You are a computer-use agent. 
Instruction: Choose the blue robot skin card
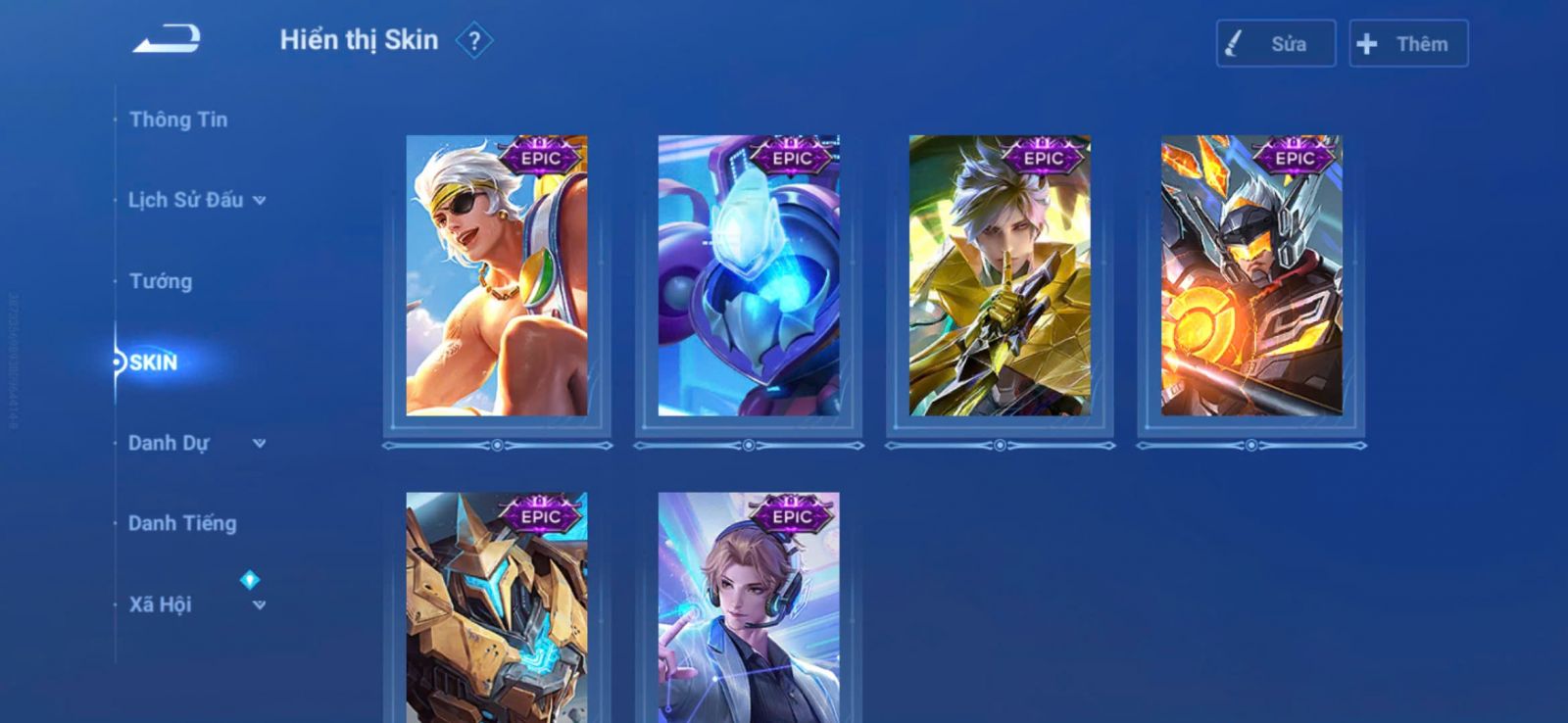[x=749, y=276]
